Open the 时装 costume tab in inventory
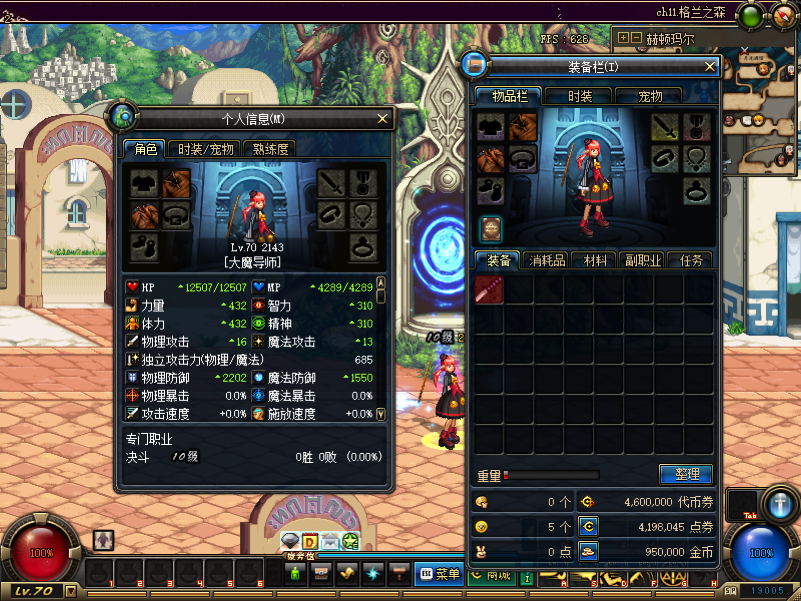The width and height of the screenshot is (801, 601). pos(580,96)
